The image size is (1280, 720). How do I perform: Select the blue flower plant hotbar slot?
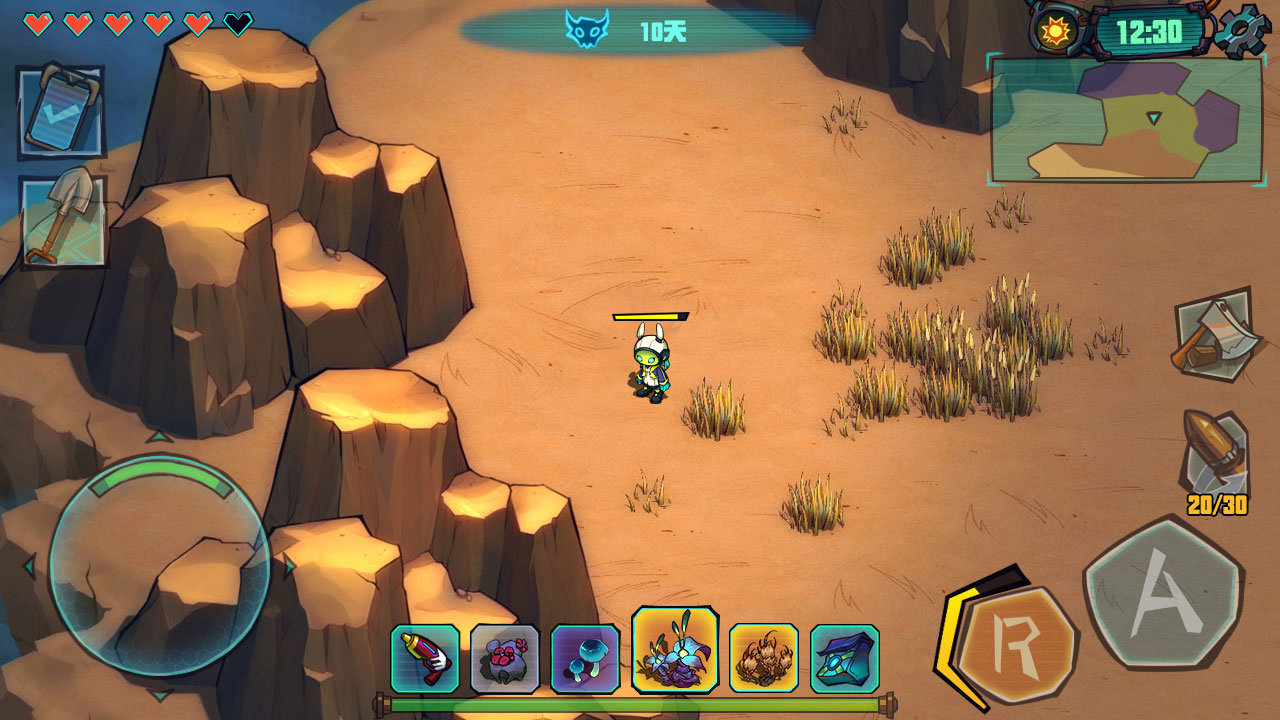coord(675,650)
